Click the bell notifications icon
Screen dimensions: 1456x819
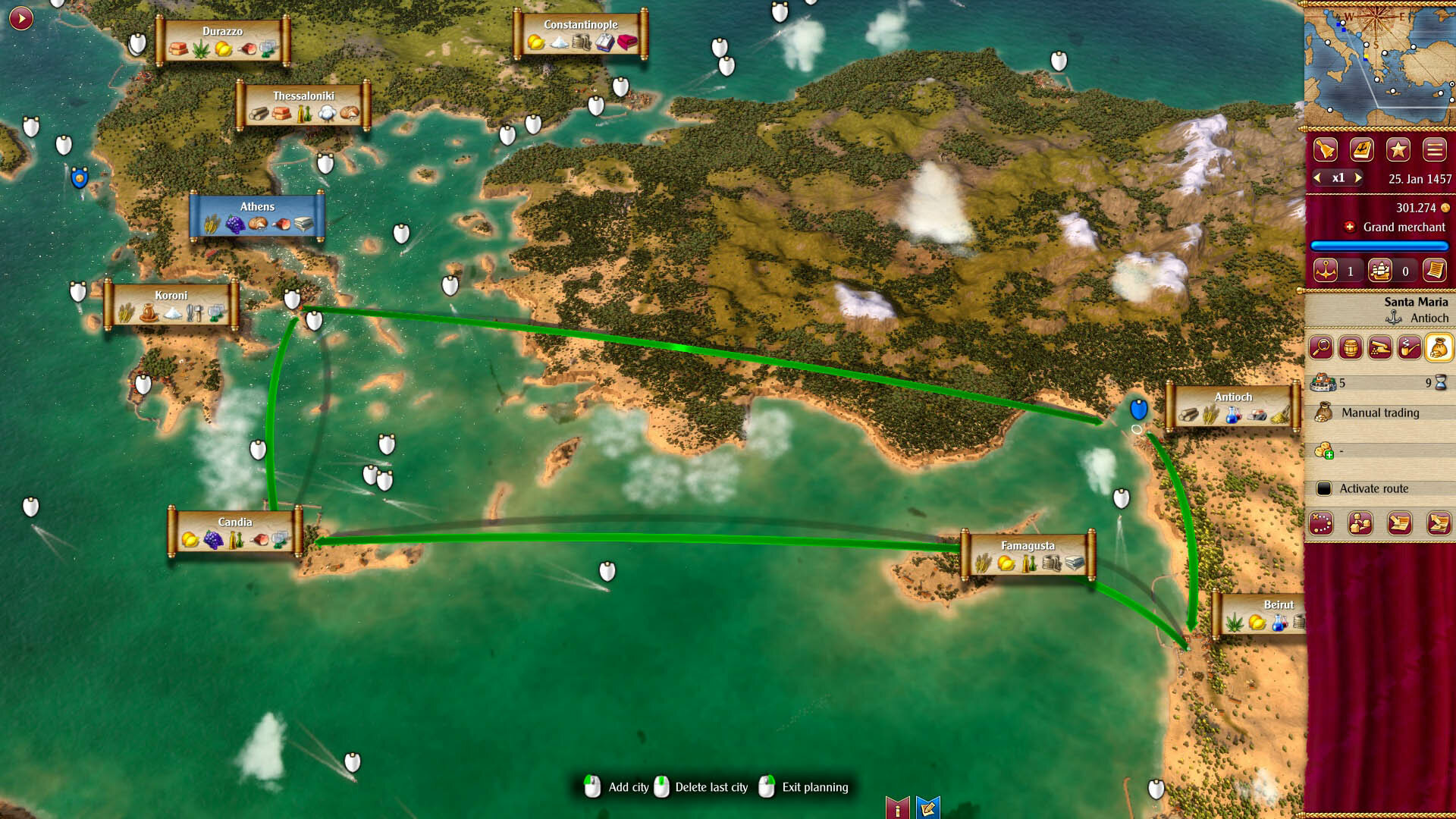pos(1325,149)
